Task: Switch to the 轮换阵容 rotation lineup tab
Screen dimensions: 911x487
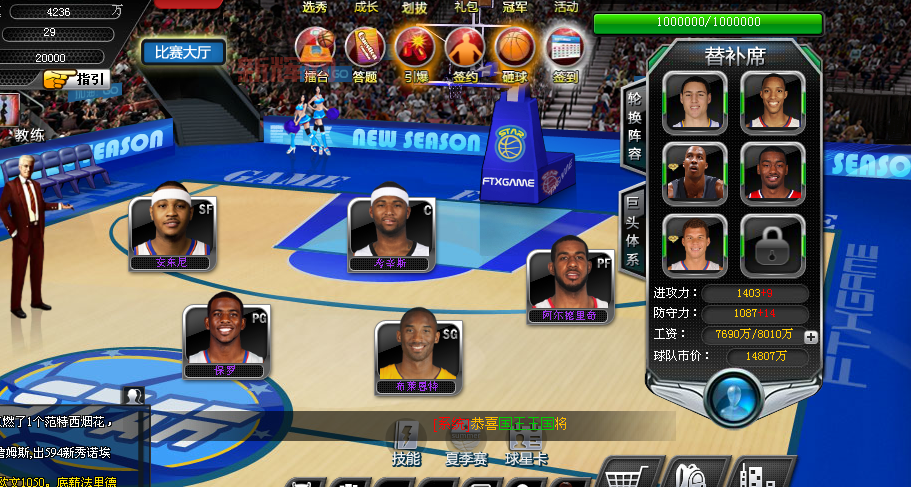Action: tap(634, 127)
